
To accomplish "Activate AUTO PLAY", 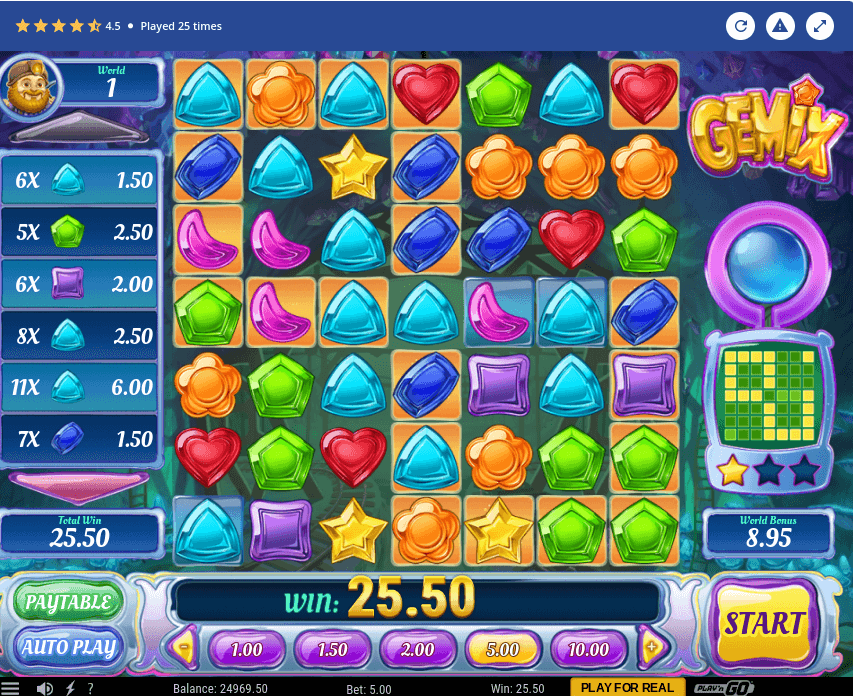I will [67, 646].
